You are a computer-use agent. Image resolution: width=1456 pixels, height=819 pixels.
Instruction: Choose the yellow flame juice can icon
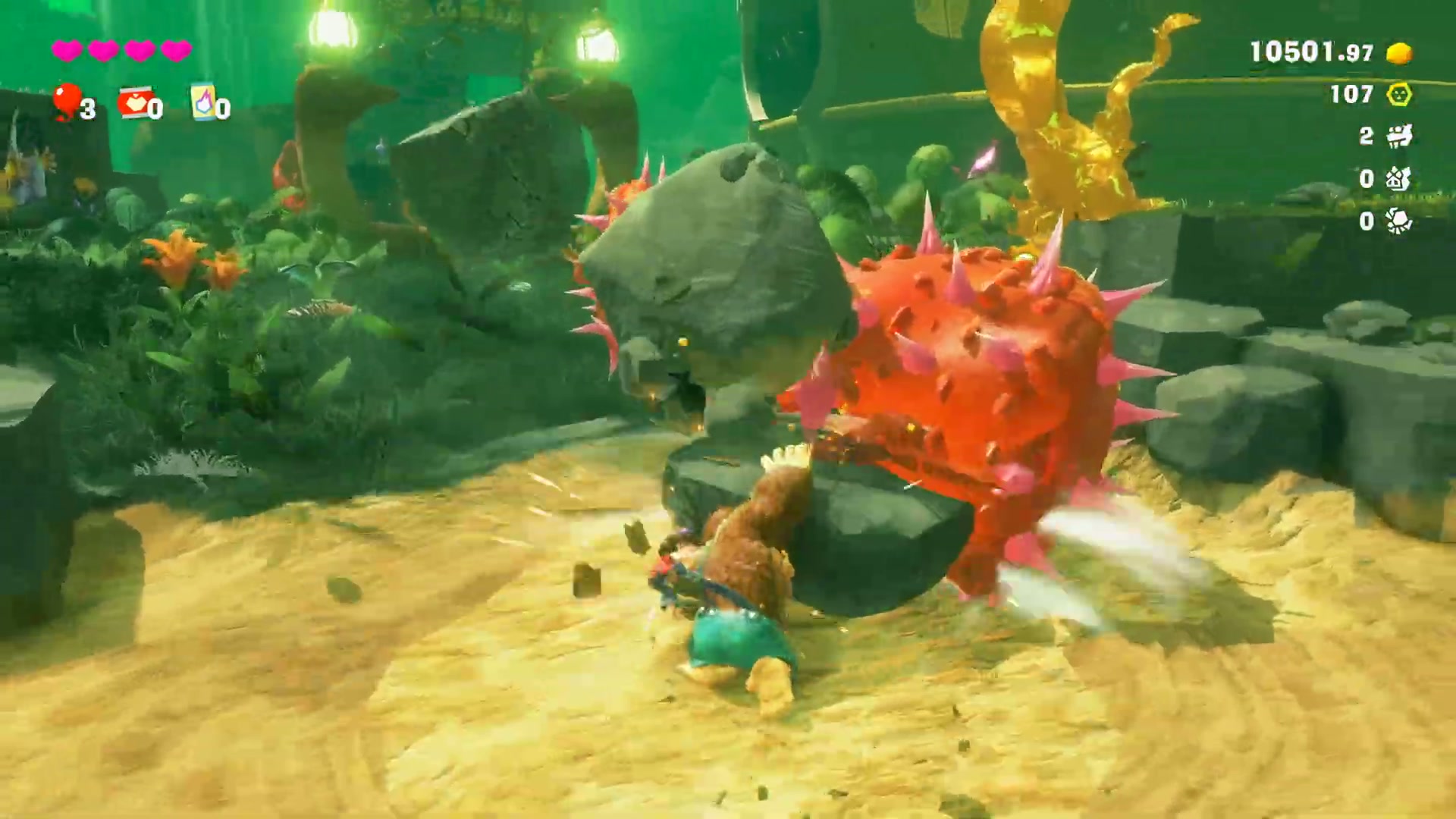tap(202, 102)
